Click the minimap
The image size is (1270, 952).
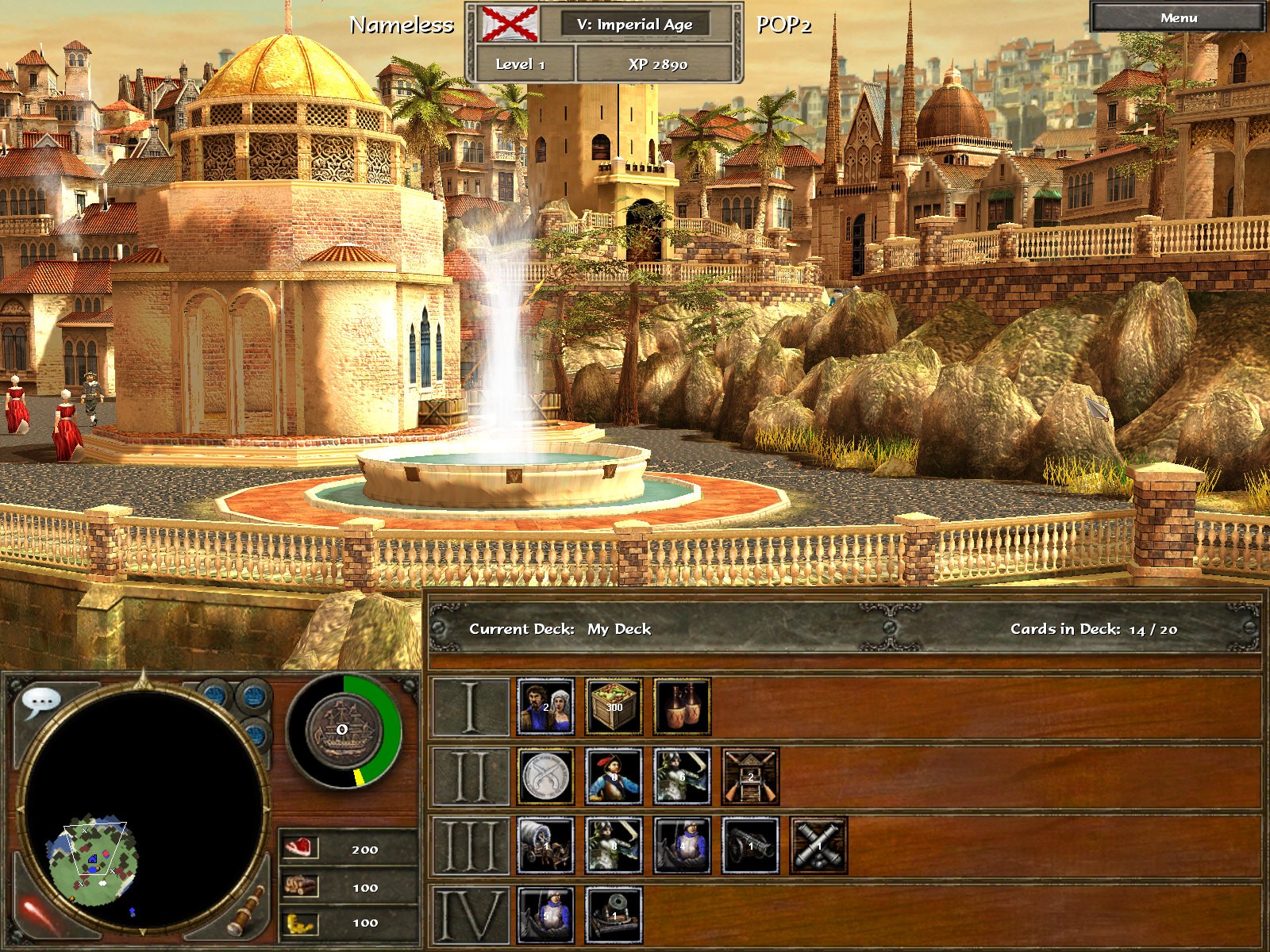pos(141,809)
